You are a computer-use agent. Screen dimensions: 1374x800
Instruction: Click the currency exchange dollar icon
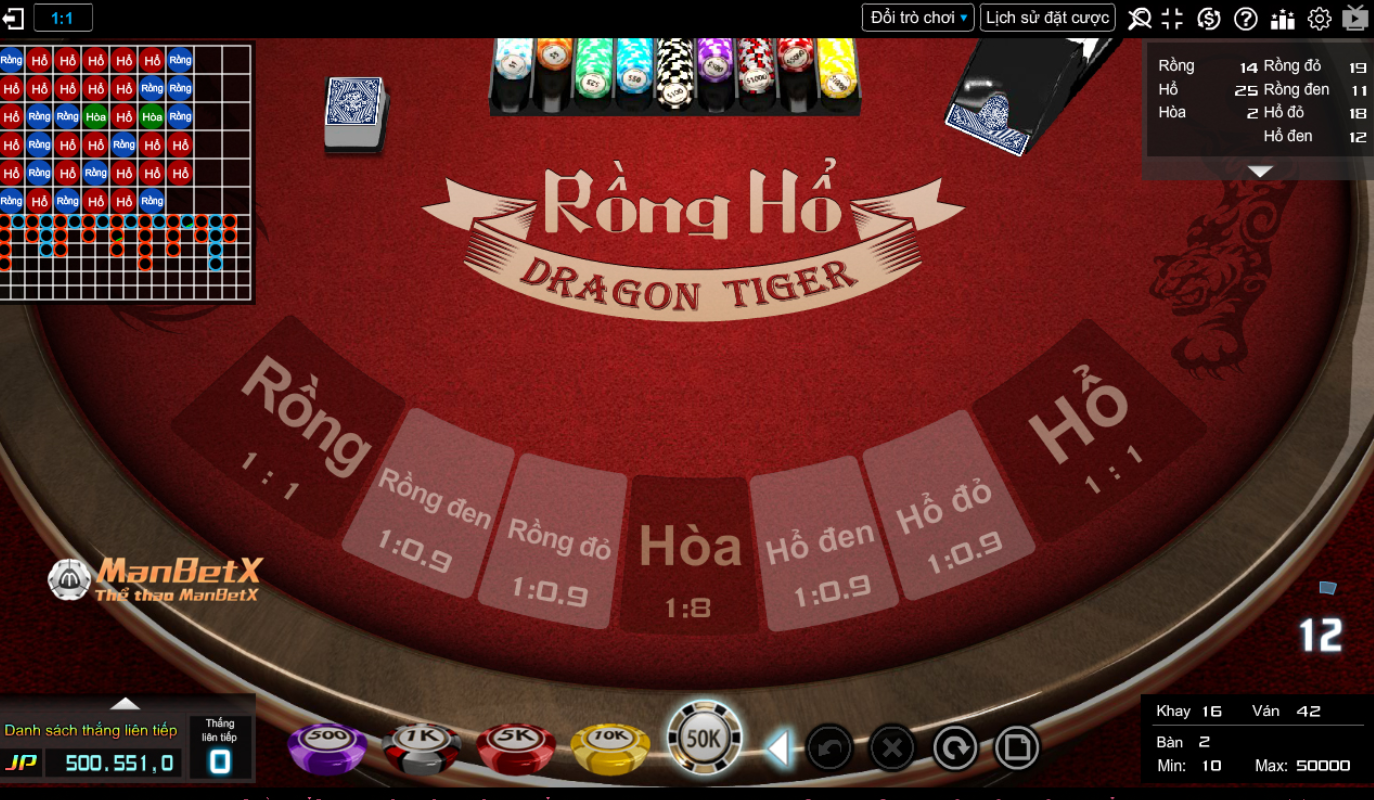[1208, 17]
